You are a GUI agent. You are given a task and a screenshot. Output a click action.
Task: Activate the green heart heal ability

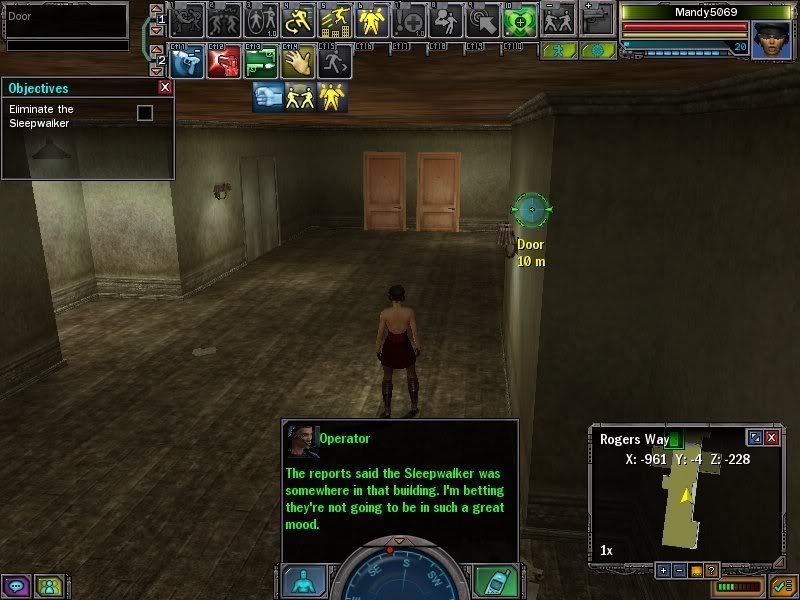tap(520, 20)
